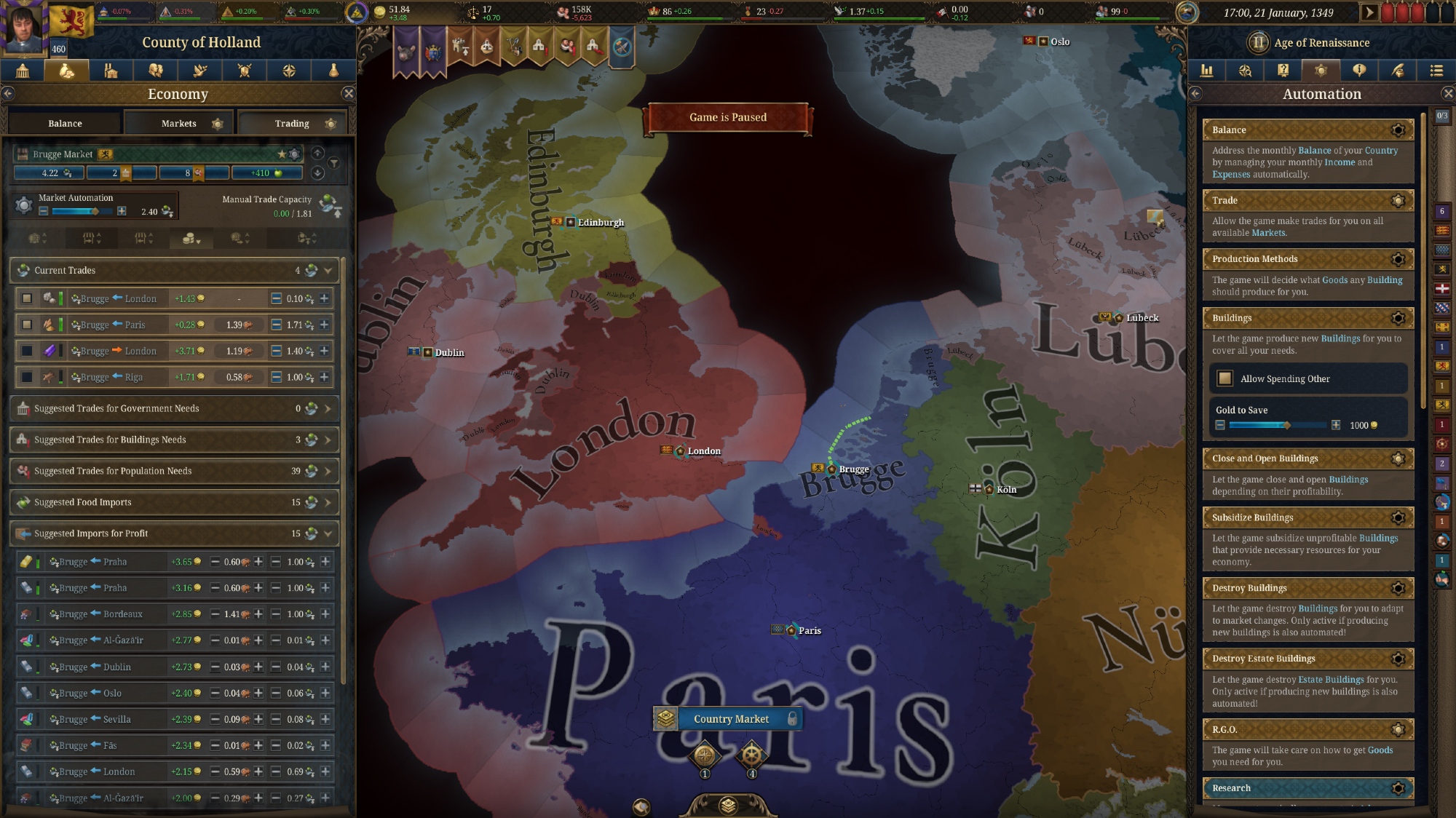Toggle Destroy Buildings automation gear
The image size is (1456, 818).
point(1398,588)
